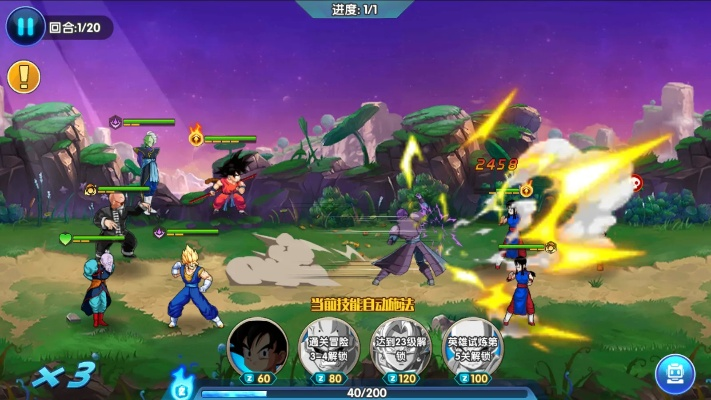711x400 pixels.
Task: Select the locked skill unlocking at level 23
Action: [x=400, y=348]
